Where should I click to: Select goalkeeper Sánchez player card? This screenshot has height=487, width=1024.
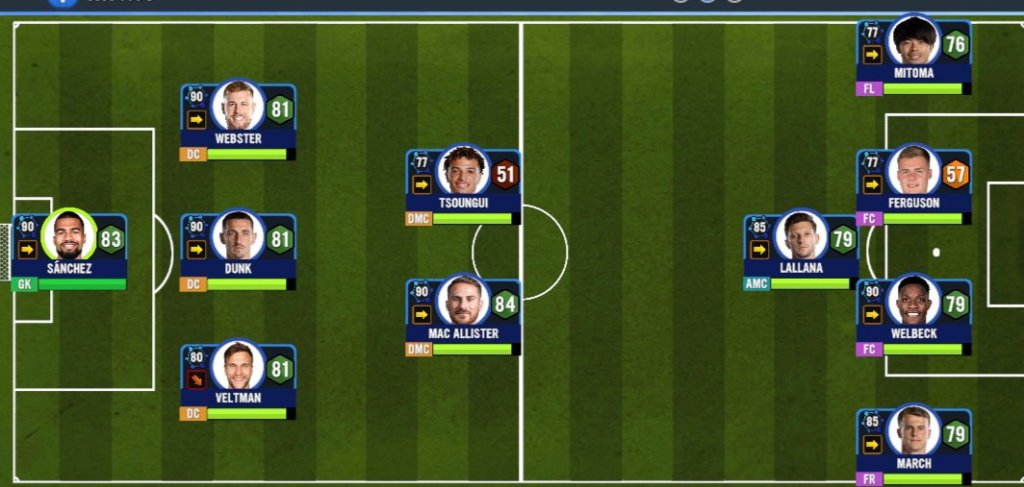[69, 249]
